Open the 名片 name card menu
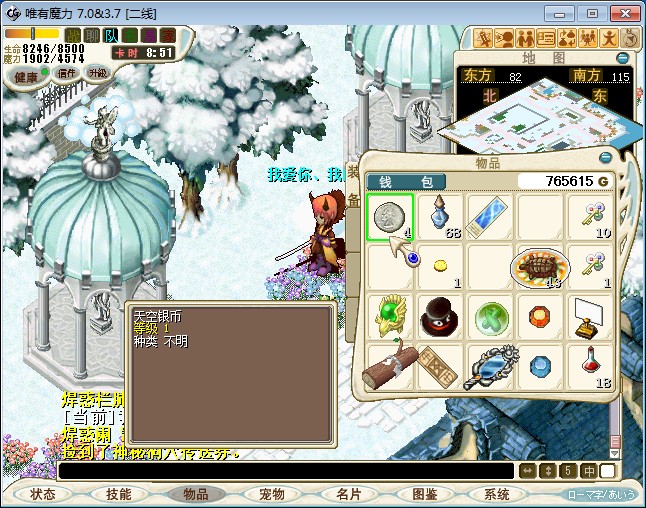The image size is (646, 508). pos(347,494)
